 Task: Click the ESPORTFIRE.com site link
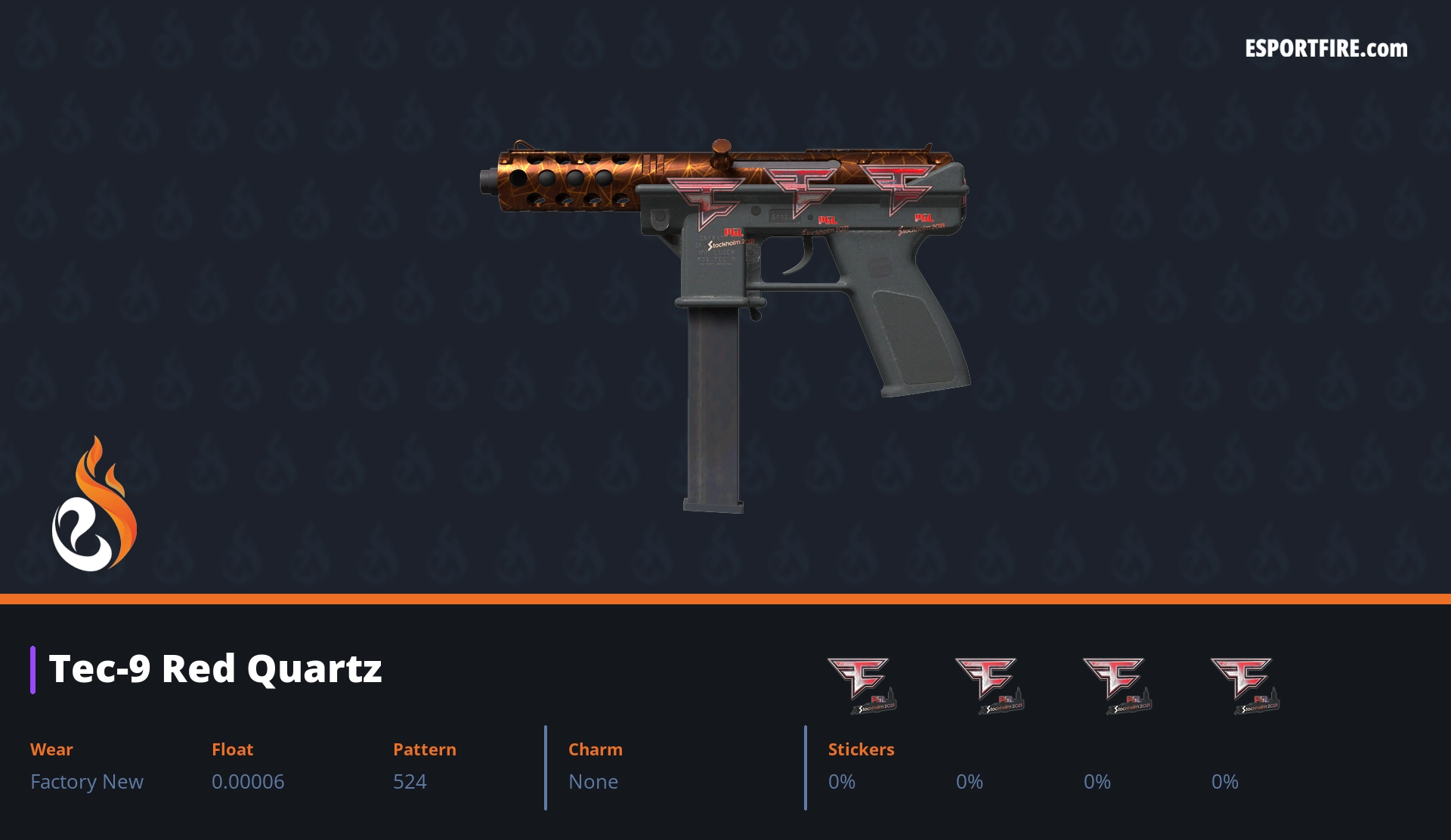1326,49
